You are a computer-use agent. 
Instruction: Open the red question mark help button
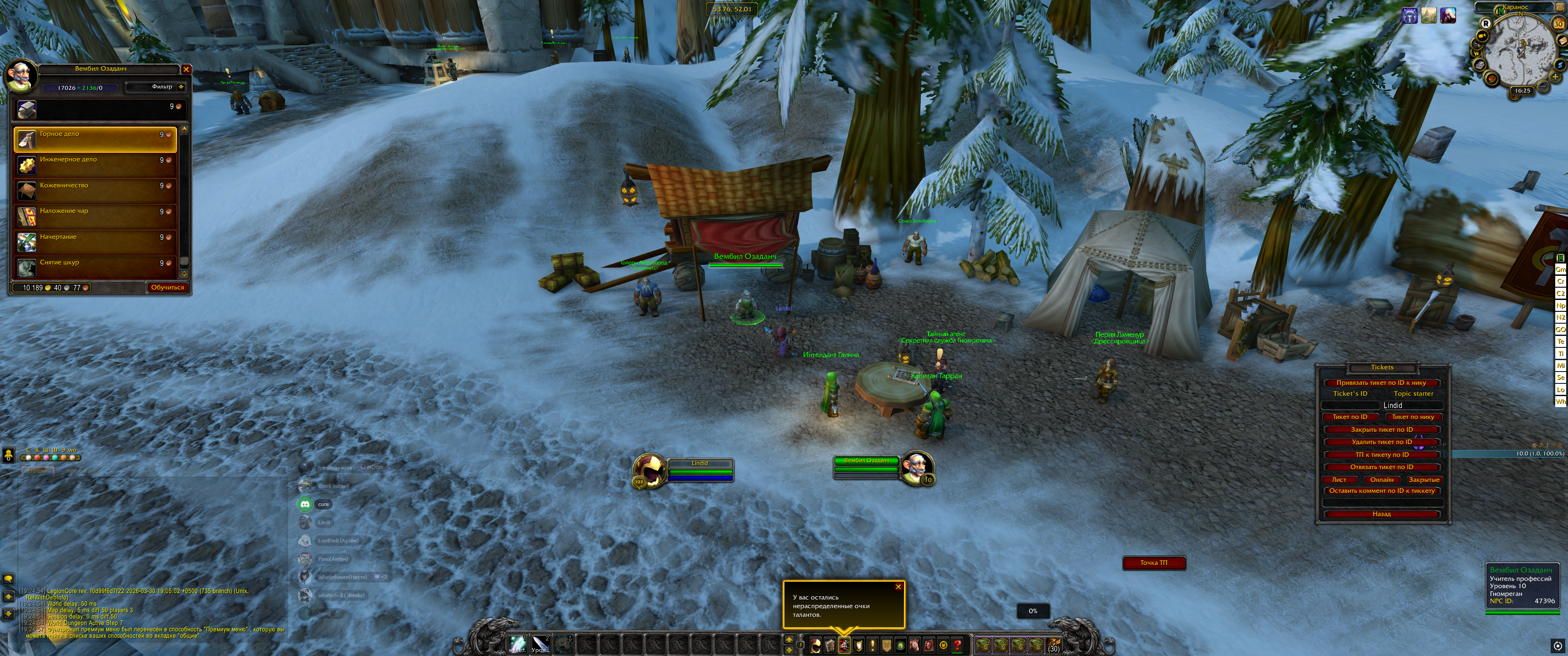point(957,645)
